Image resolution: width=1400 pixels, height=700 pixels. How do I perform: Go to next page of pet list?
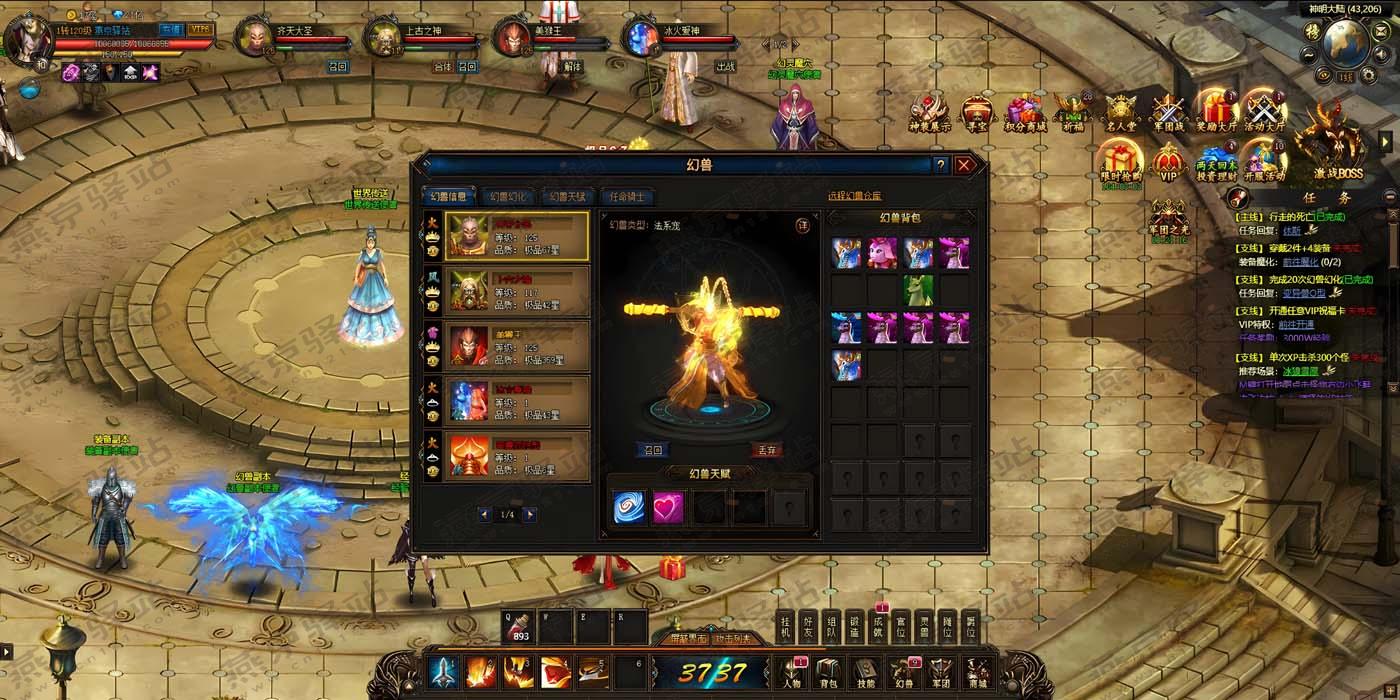530,514
